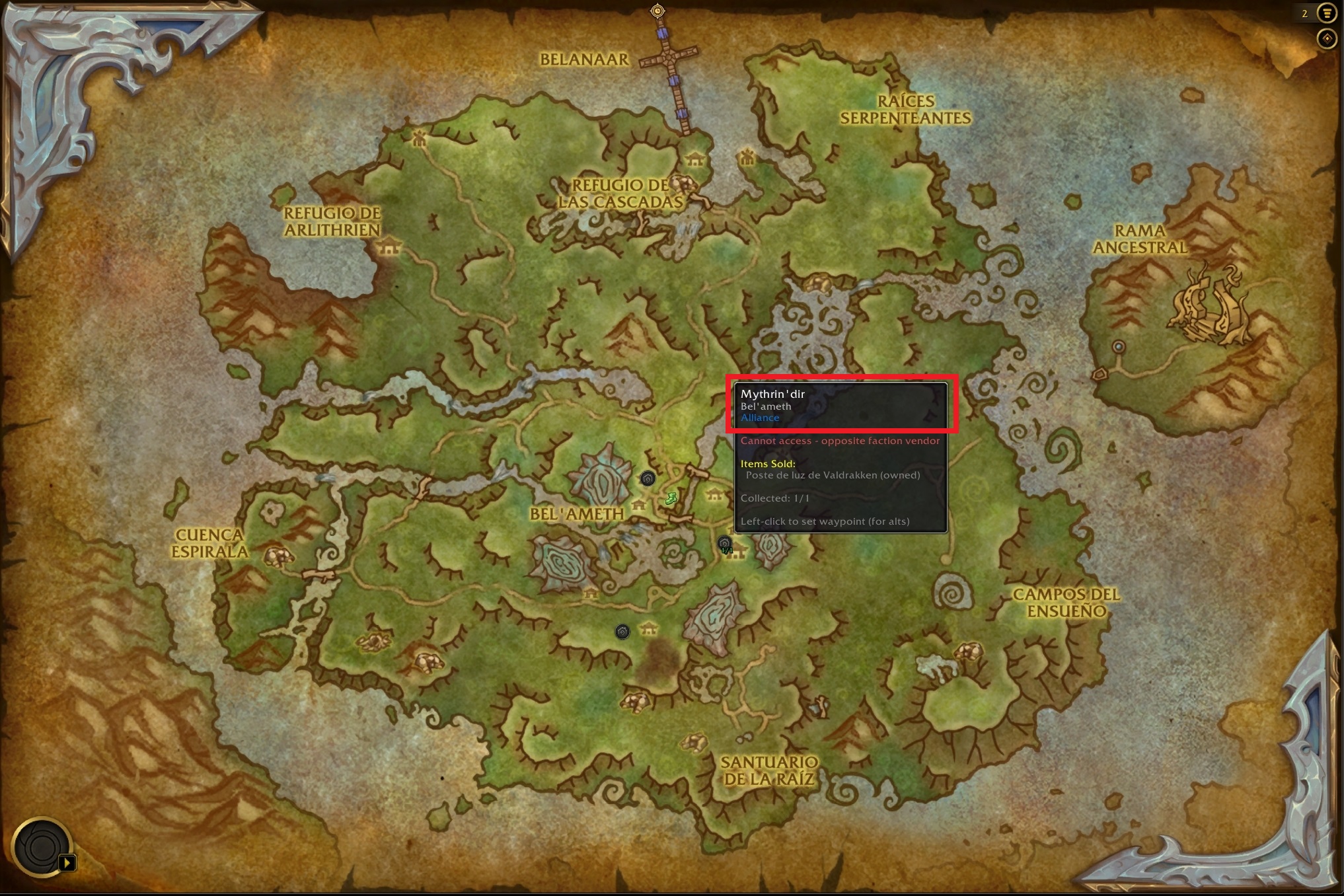Image resolution: width=1344 pixels, height=896 pixels.
Task: Expand the small yellow arrow toggle
Action: pos(67,862)
